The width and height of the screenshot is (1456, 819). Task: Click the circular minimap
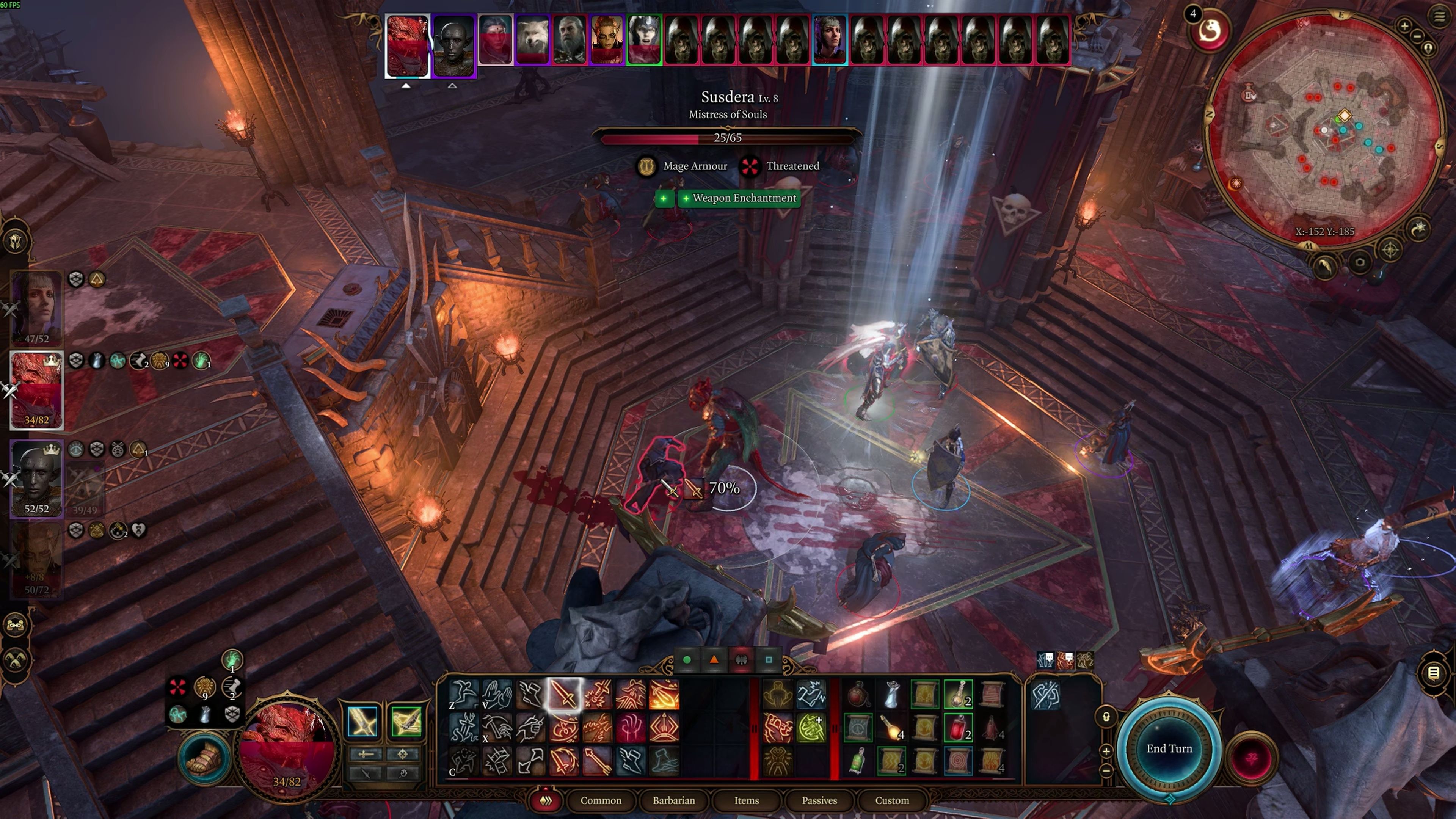click(1323, 130)
